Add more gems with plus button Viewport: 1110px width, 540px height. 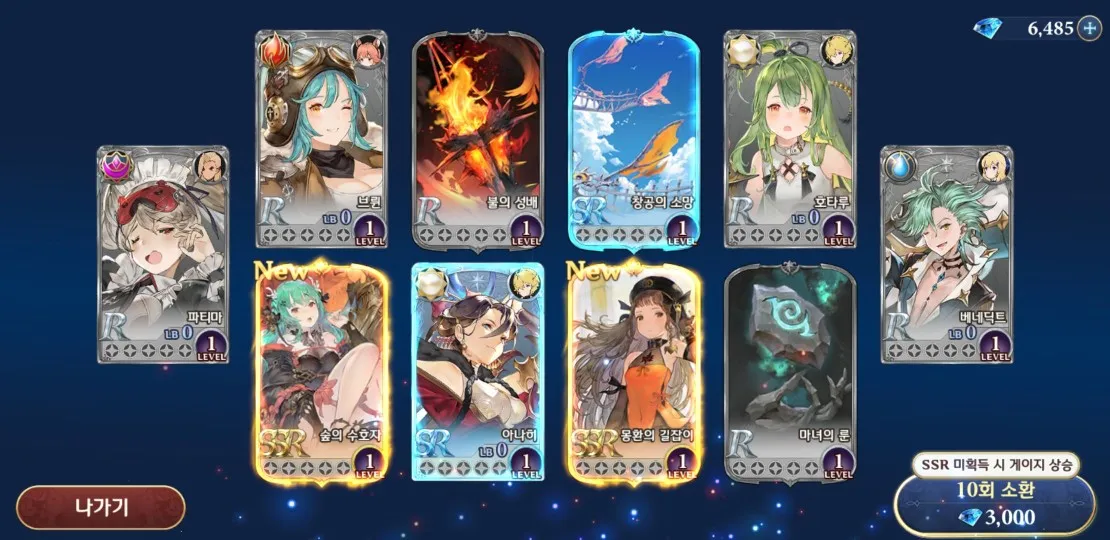1090,28
